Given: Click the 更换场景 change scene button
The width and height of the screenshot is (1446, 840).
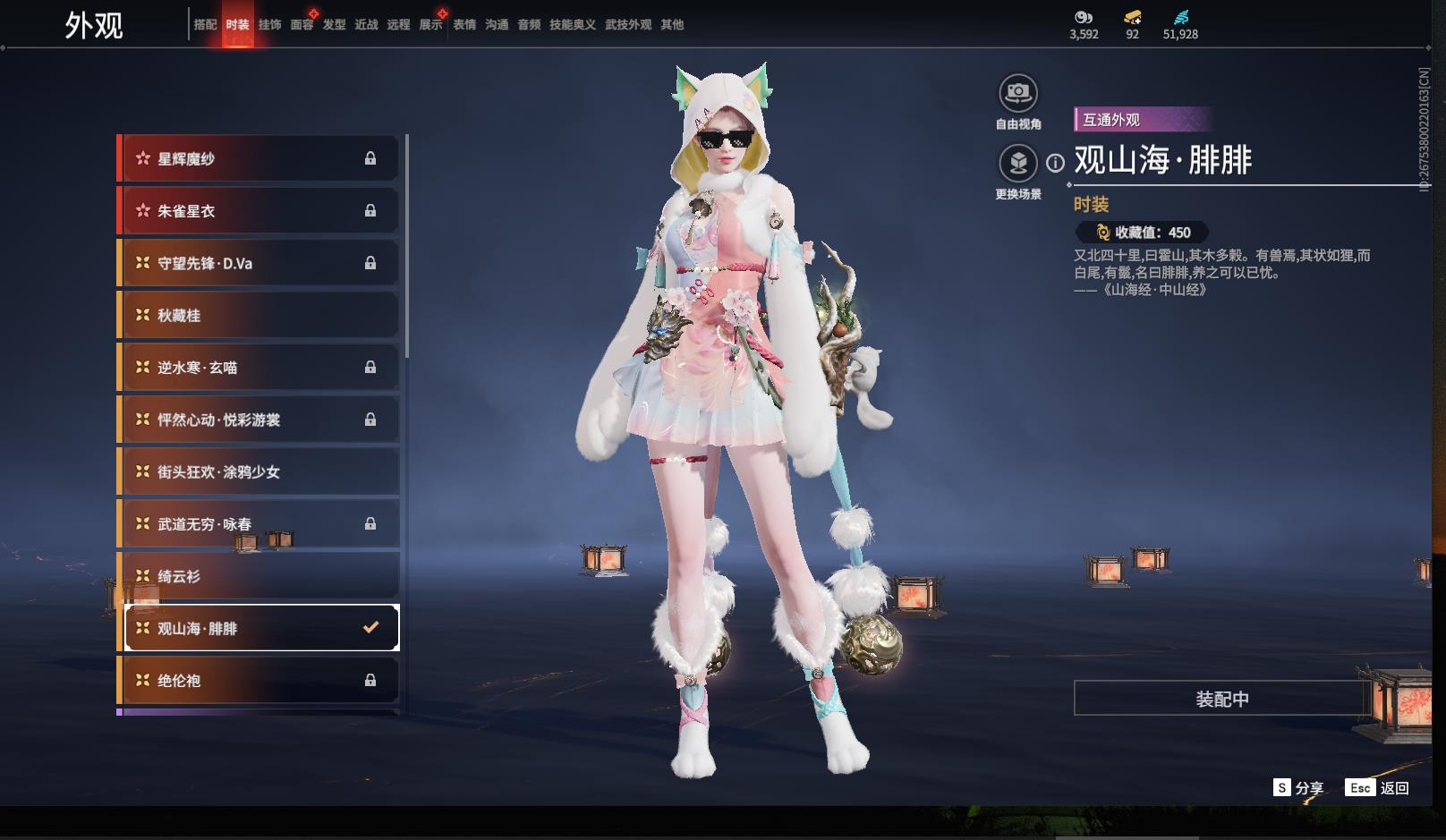Looking at the screenshot, I should 1018,164.
